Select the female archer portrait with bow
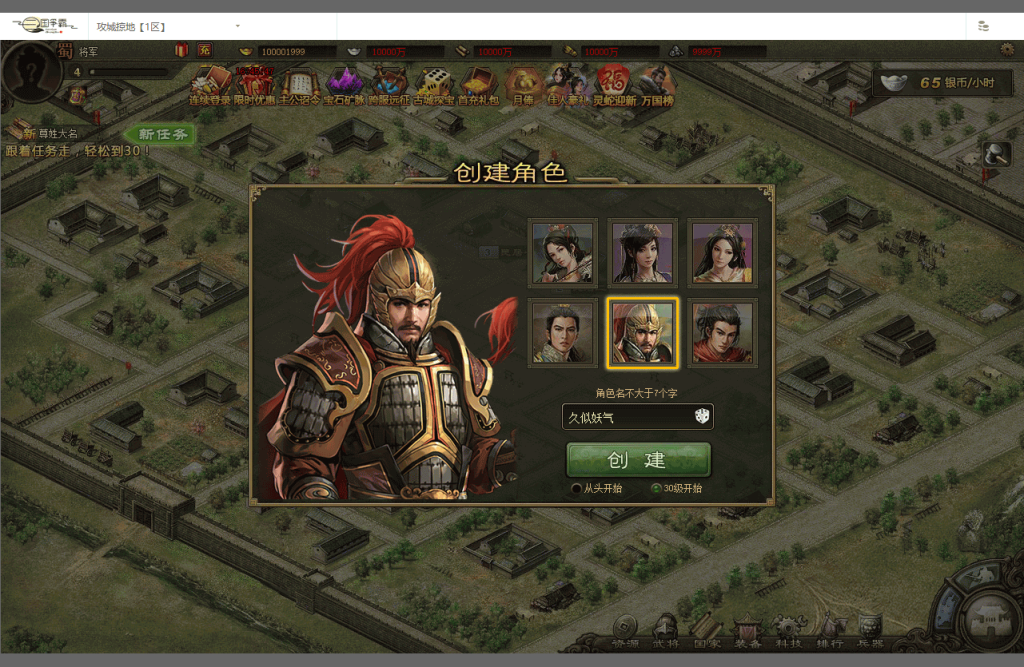This screenshot has height=667, width=1024. (562, 253)
